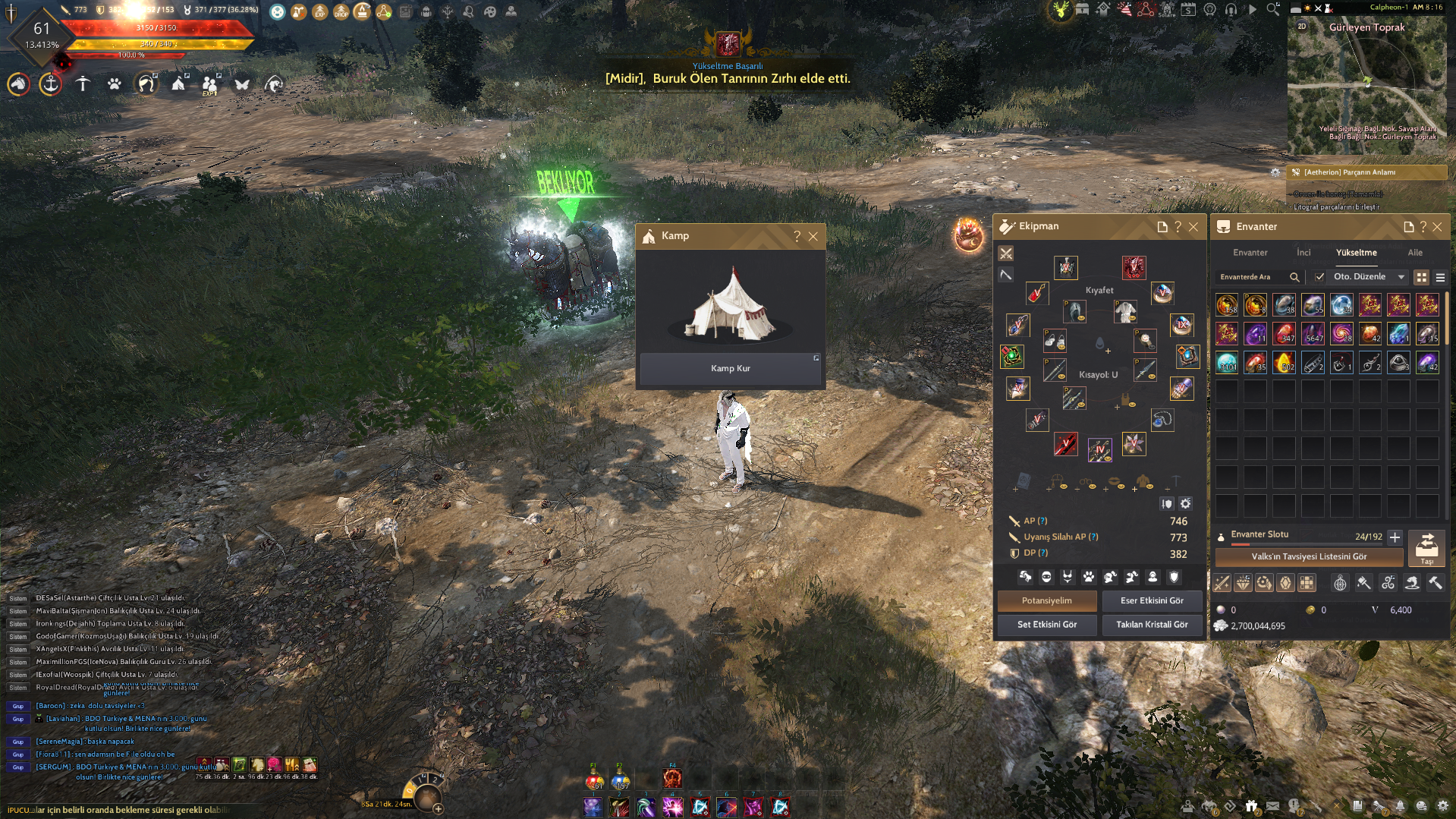Open the gem filter icon in the inventory
The height and width of the screenshot is (819, 1456).
[x=1286, y=582]
